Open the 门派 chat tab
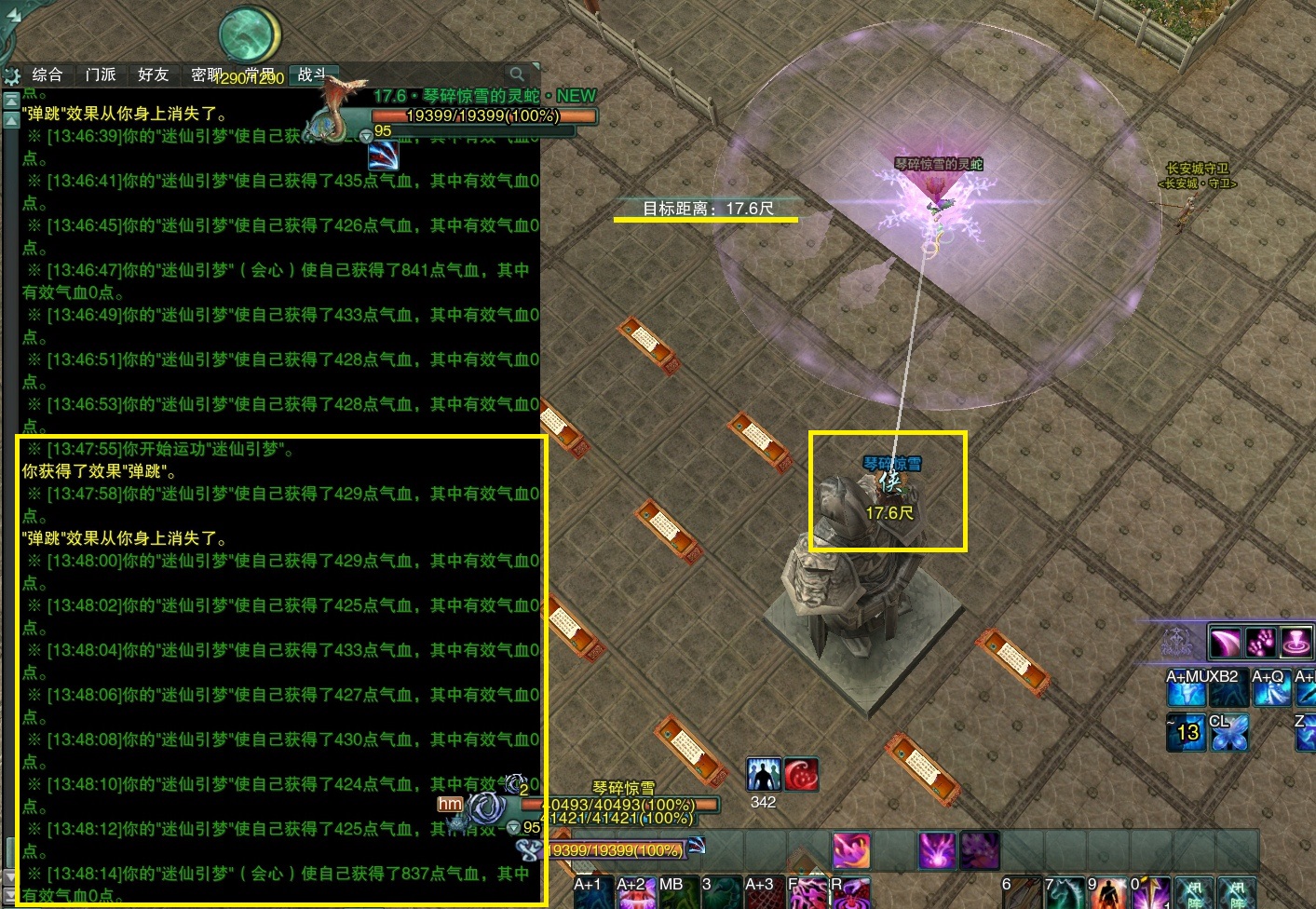 pos(101,75)
